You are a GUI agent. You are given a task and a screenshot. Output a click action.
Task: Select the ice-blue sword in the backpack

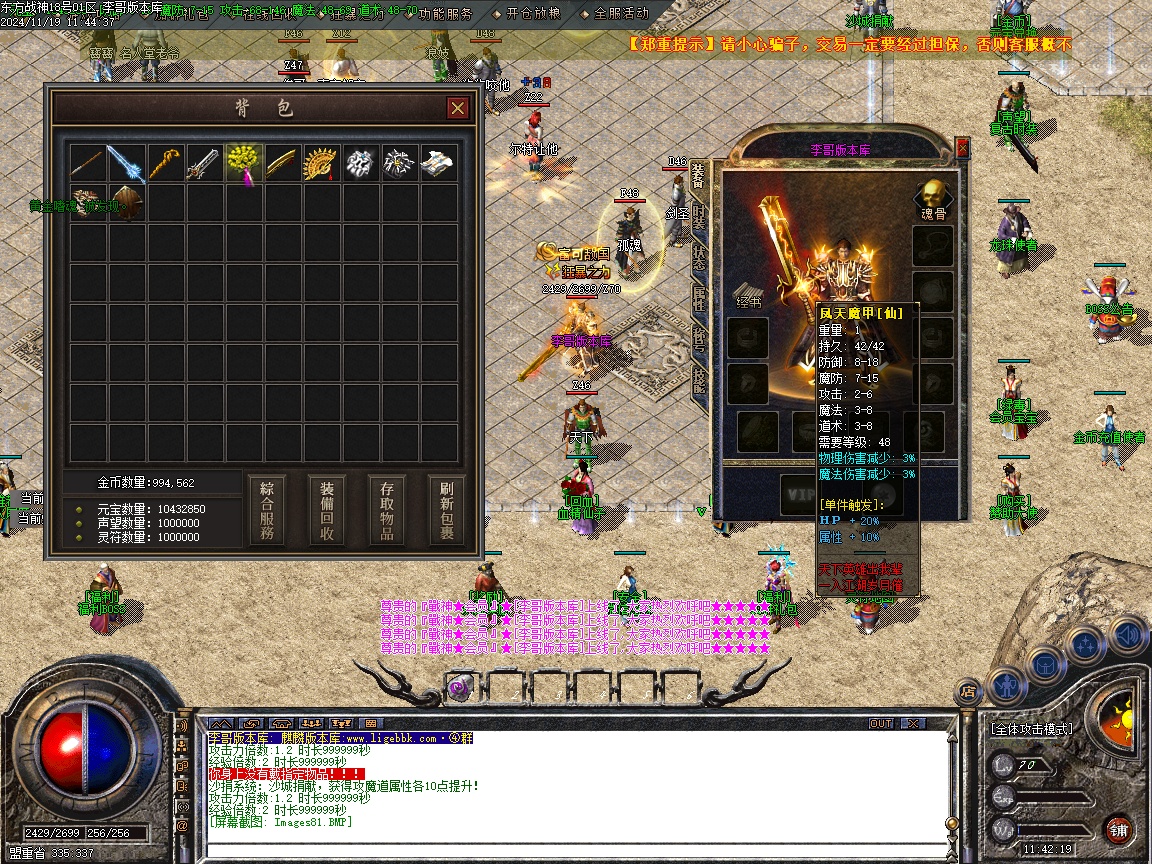[127, 163]
